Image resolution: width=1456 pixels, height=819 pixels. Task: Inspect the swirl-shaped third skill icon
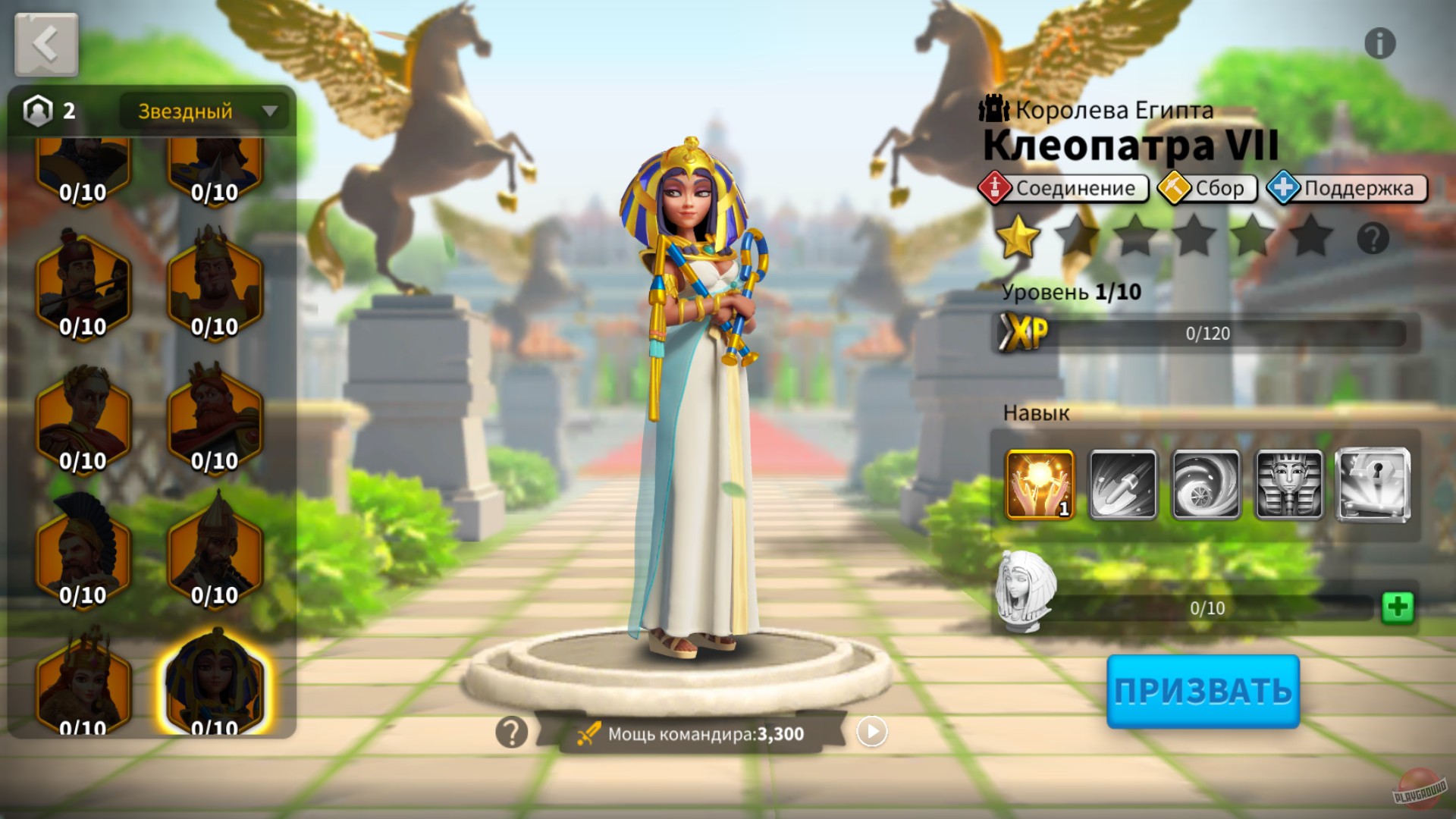[1207, 484]
